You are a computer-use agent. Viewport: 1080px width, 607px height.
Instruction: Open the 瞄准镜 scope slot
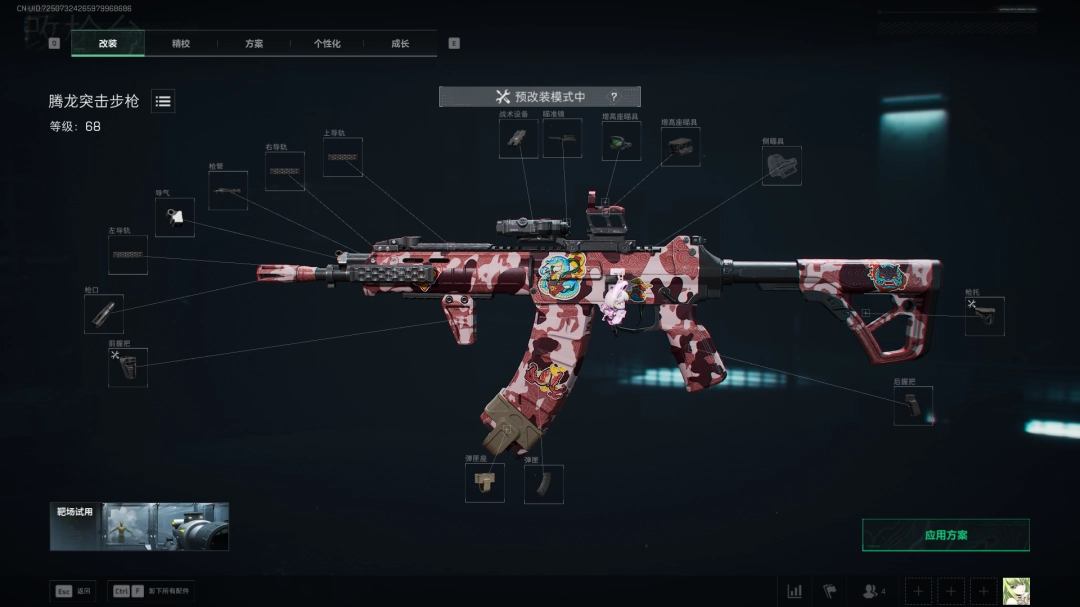[x=562, y=139]
